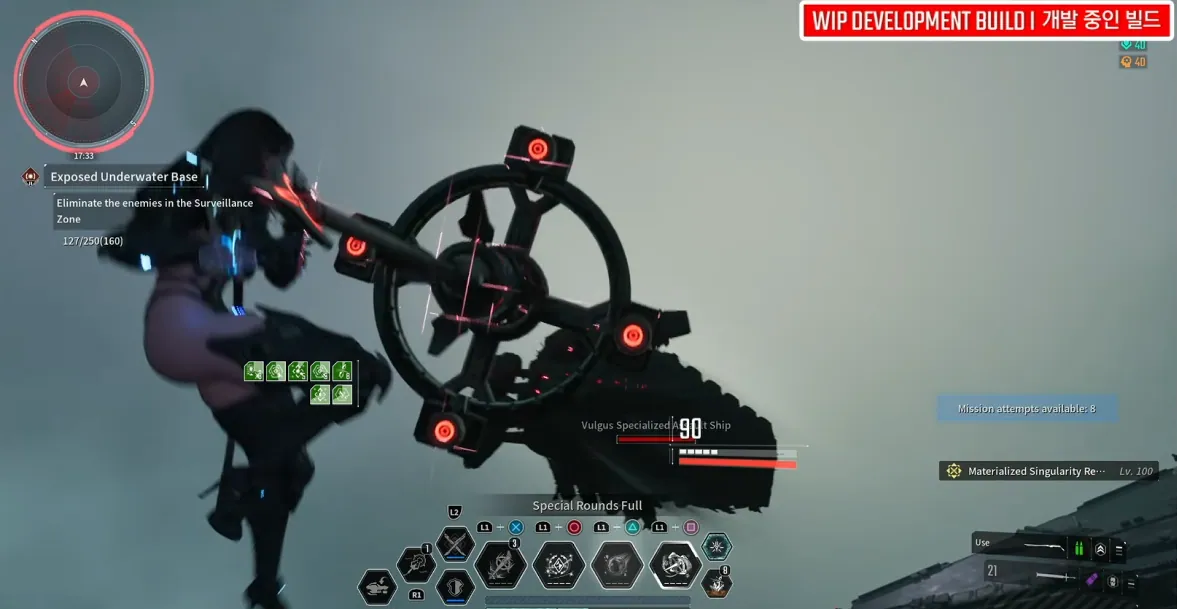
Task: Select the teal snowflake hexagon icon
Action: pos(716,546)
